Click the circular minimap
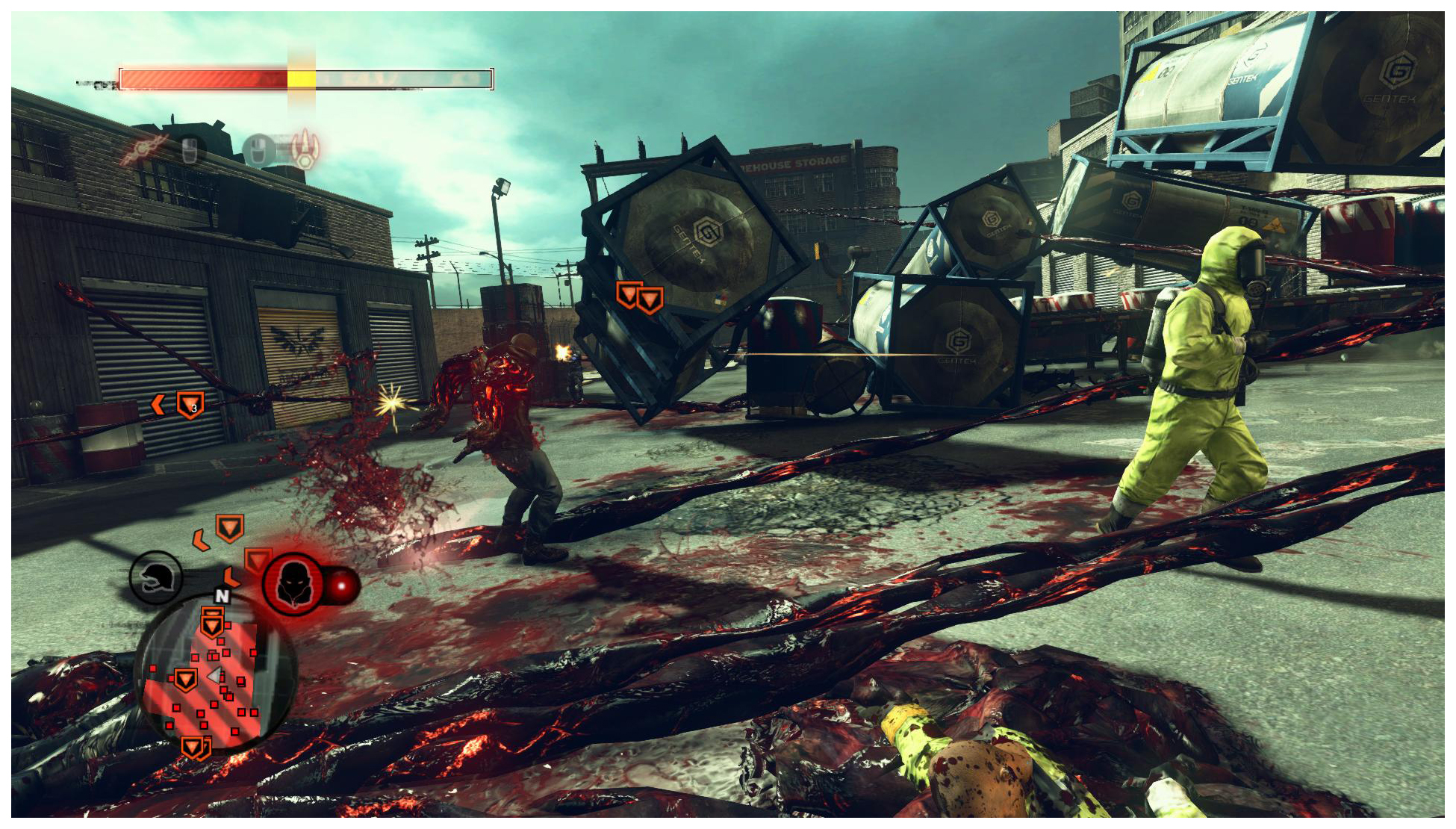This screenshot has height=829, width=1456. pos(216,674)
